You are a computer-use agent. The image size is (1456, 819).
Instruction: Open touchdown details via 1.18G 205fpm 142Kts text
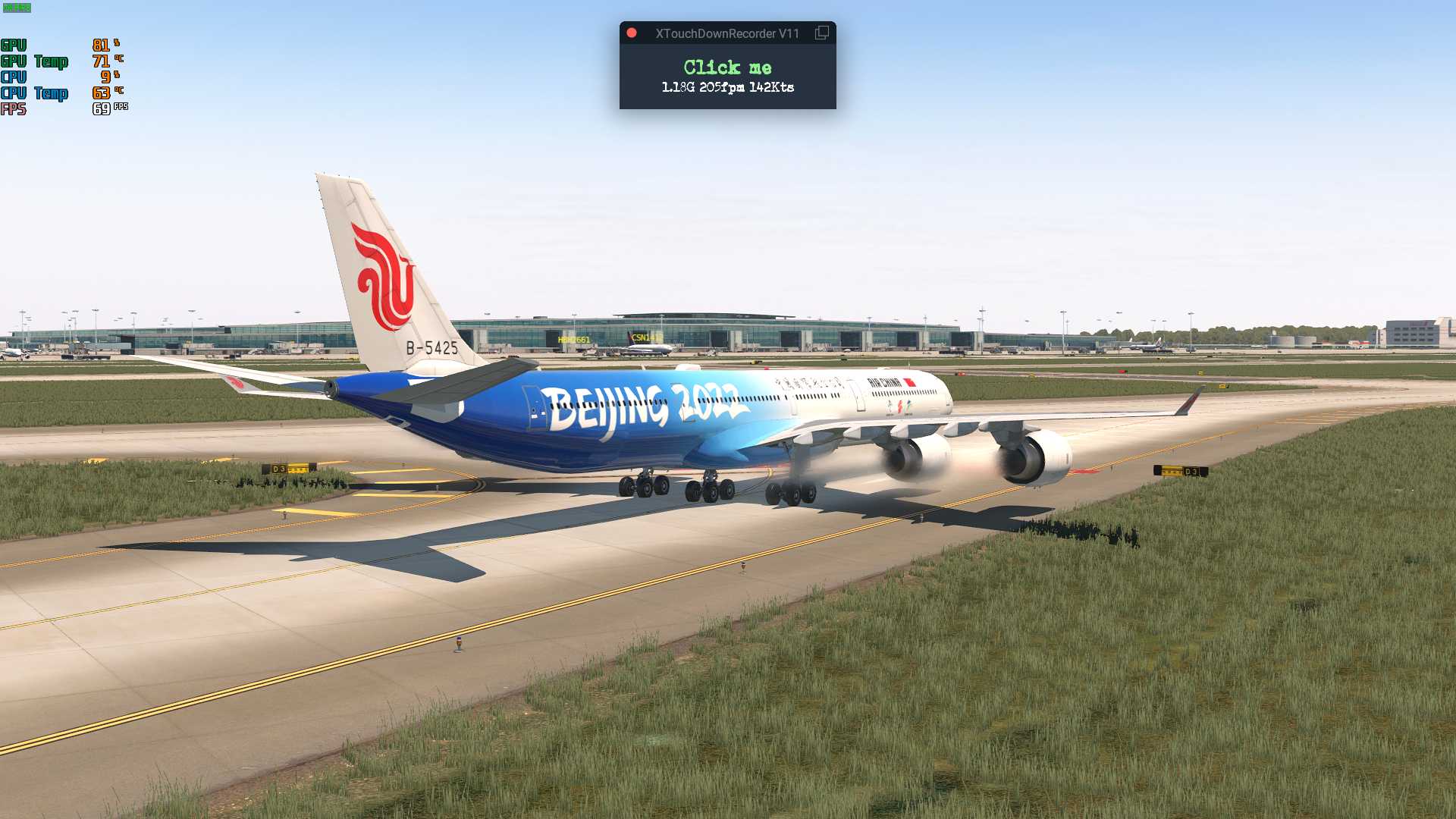coord(726,87)
